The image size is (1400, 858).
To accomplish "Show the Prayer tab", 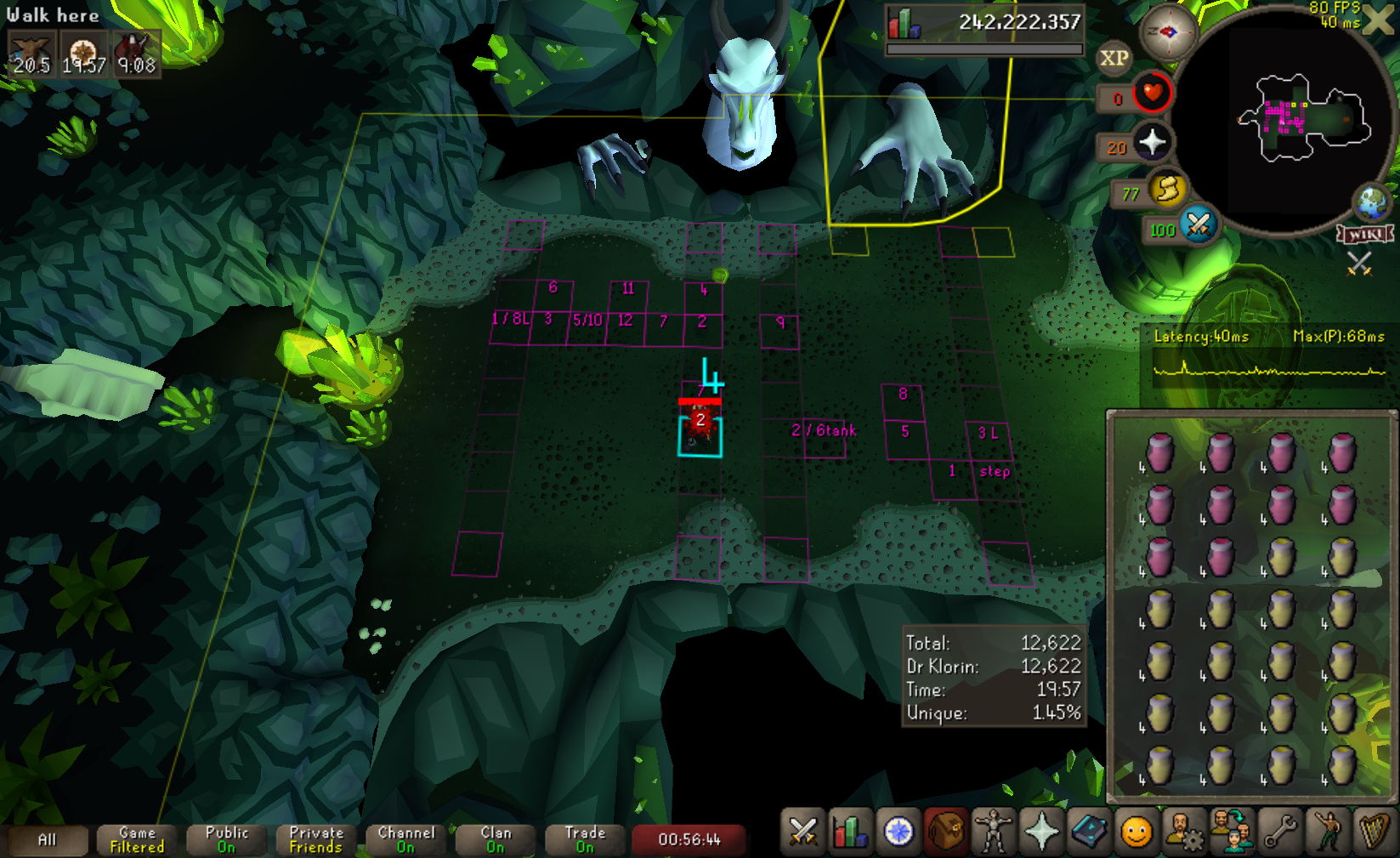I will pyautogui.click(x=1040, y=832).
